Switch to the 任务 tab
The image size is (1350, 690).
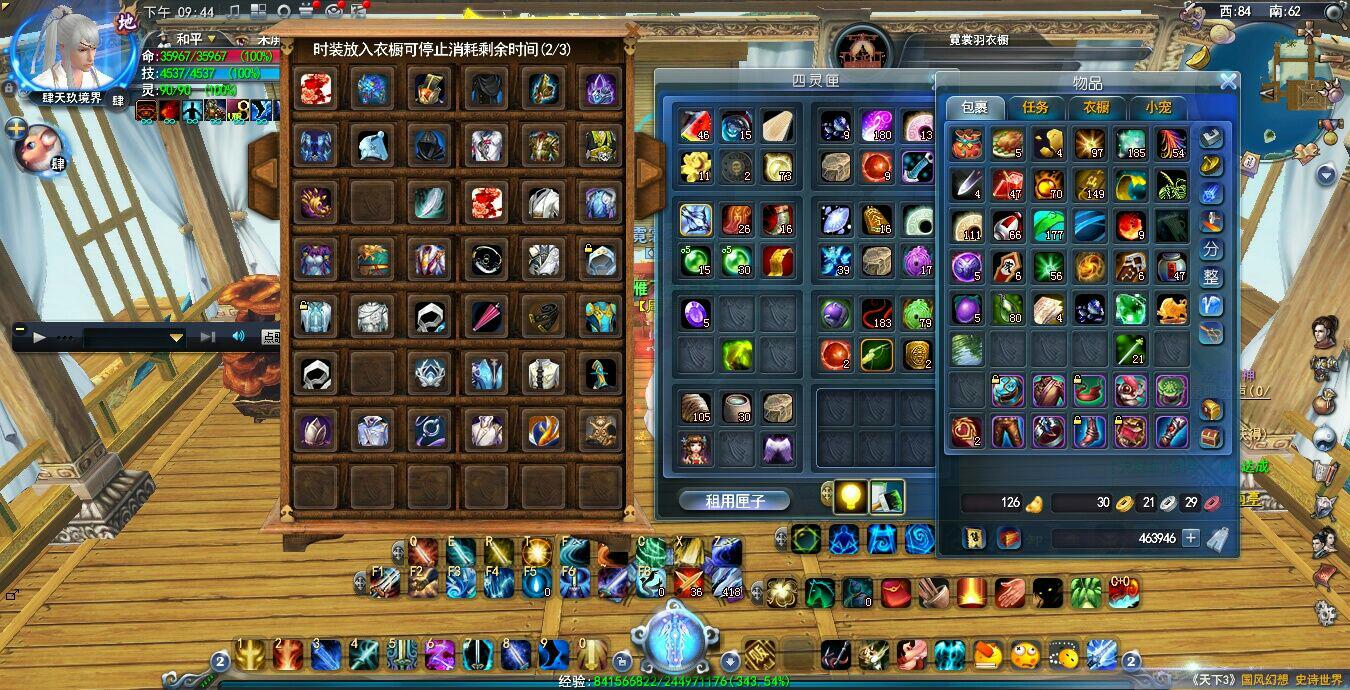coord(1035,108)
